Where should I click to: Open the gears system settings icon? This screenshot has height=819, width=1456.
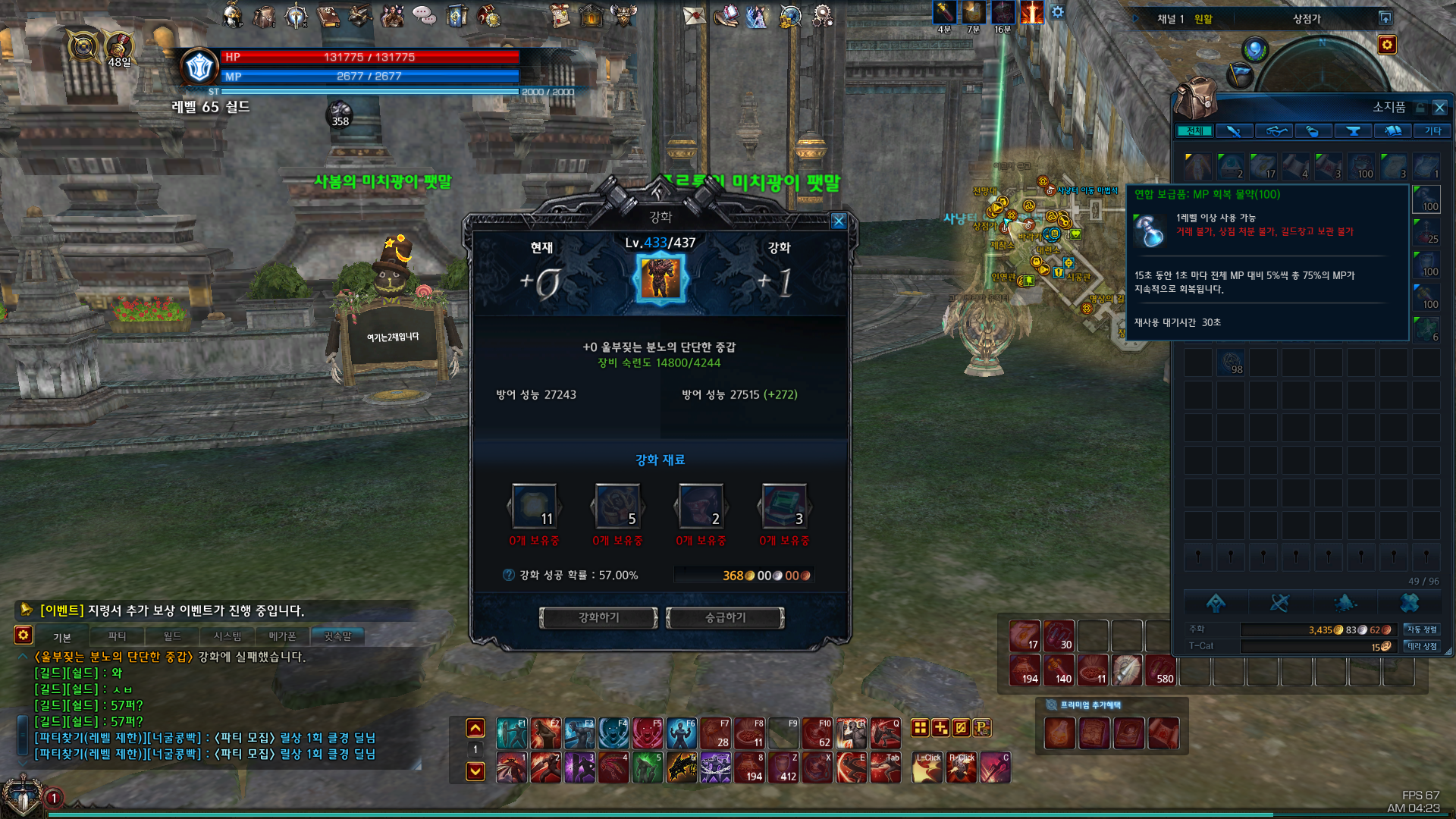tap(822, 15)
